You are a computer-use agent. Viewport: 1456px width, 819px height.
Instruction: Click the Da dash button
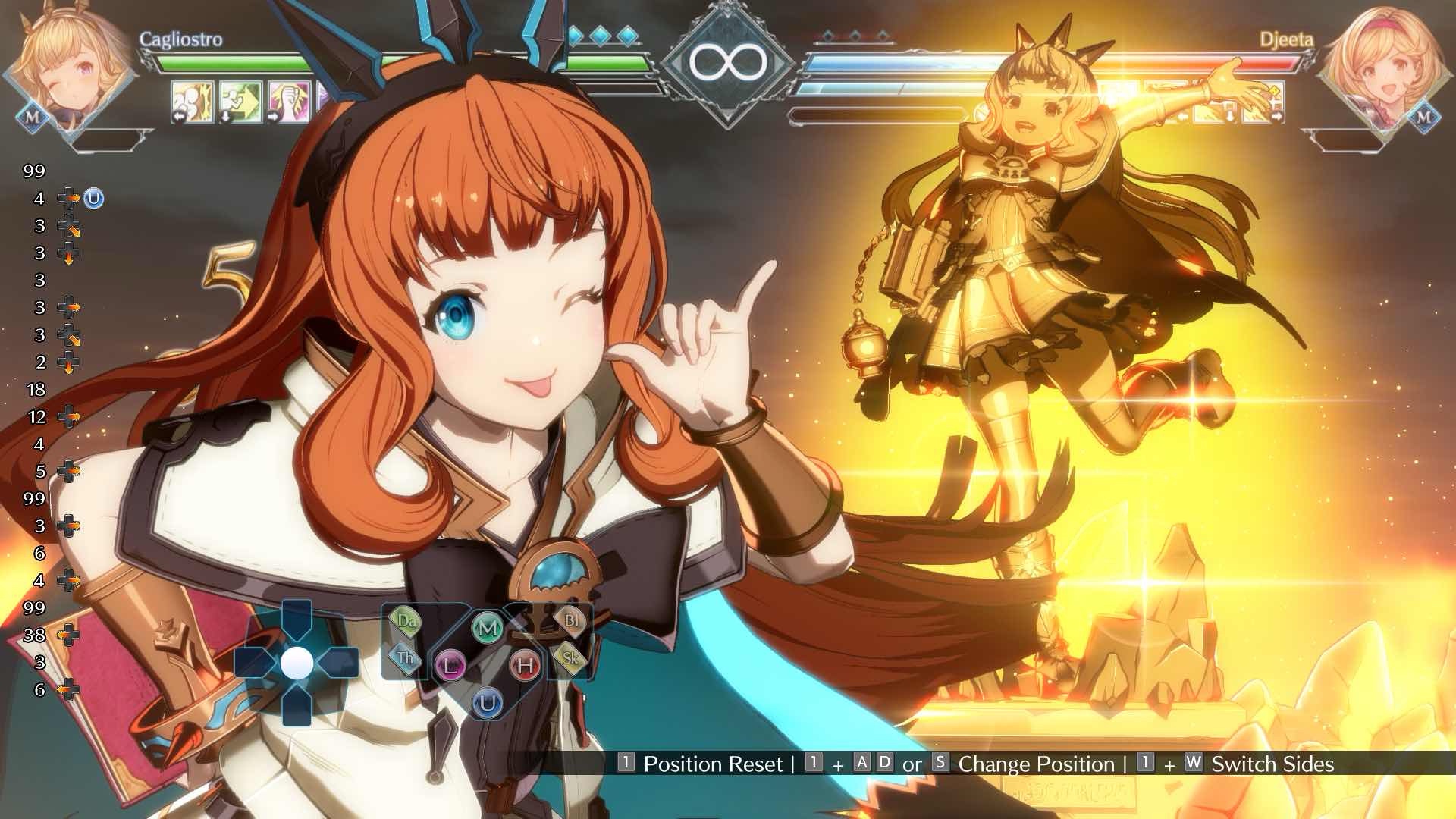click(x=406, y=621)
